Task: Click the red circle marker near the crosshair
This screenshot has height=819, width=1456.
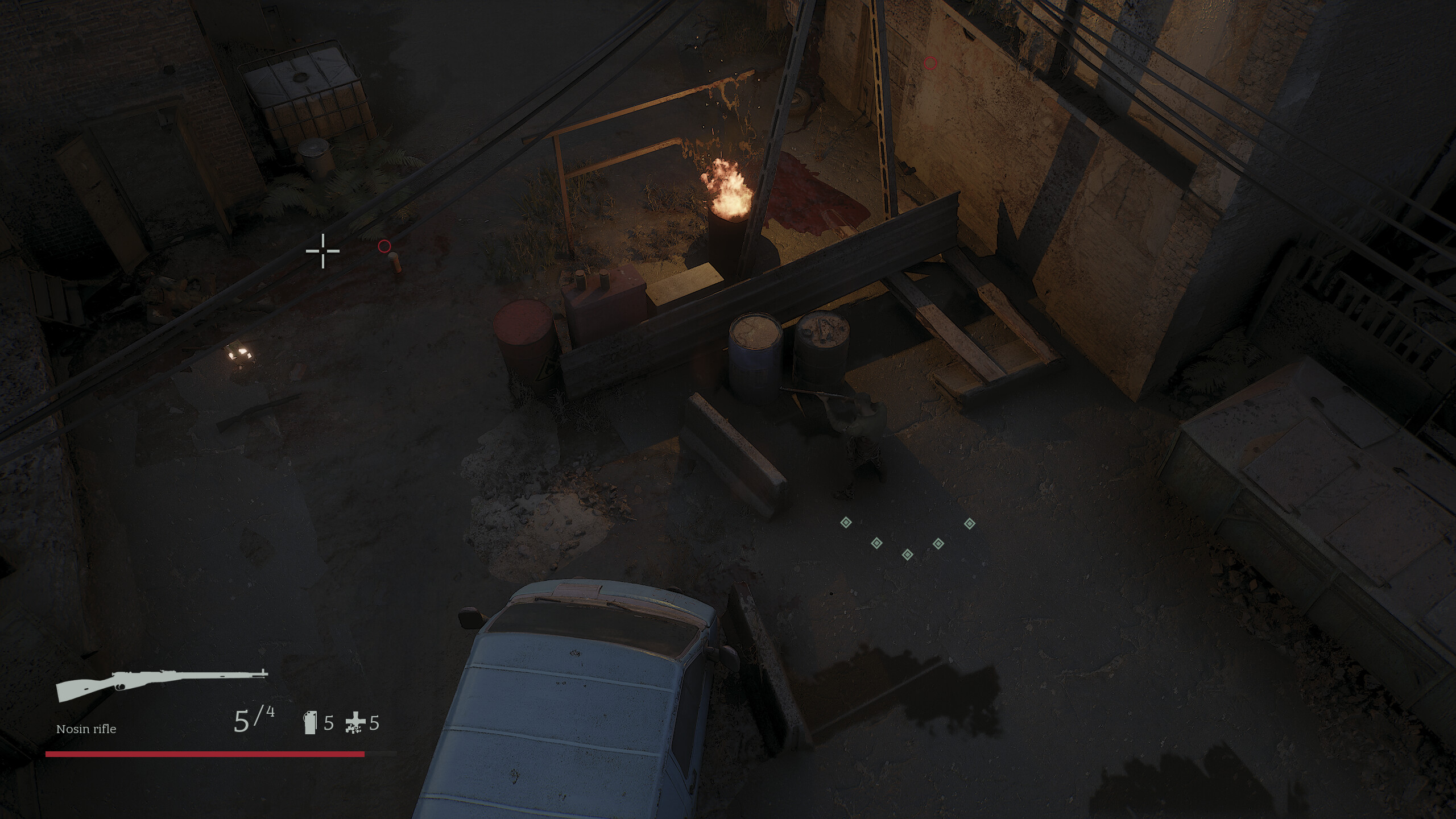Action: click(x=384, y=246)
